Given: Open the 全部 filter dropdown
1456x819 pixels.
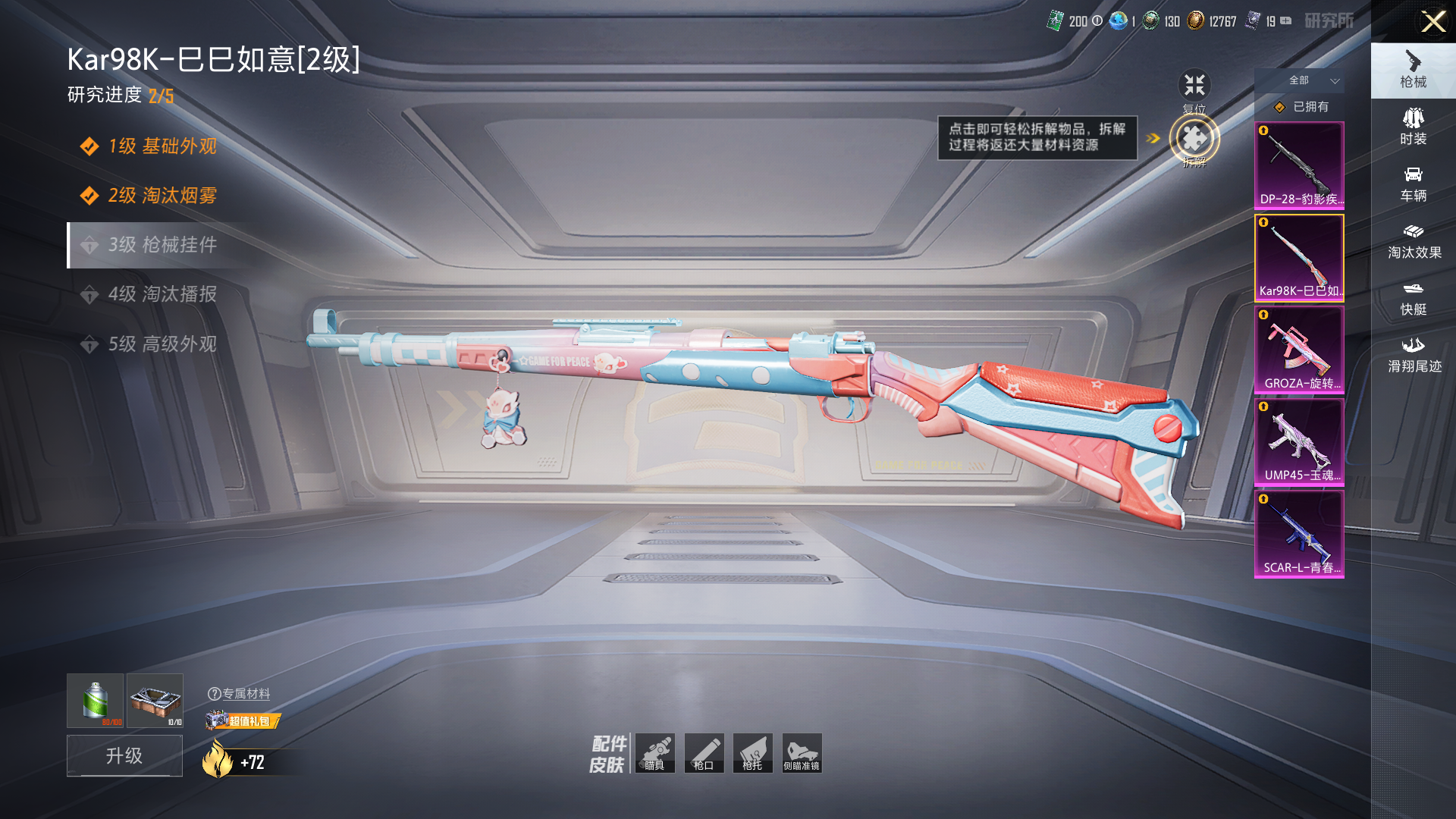Looking at the screenshot, I should (1313, 80).
